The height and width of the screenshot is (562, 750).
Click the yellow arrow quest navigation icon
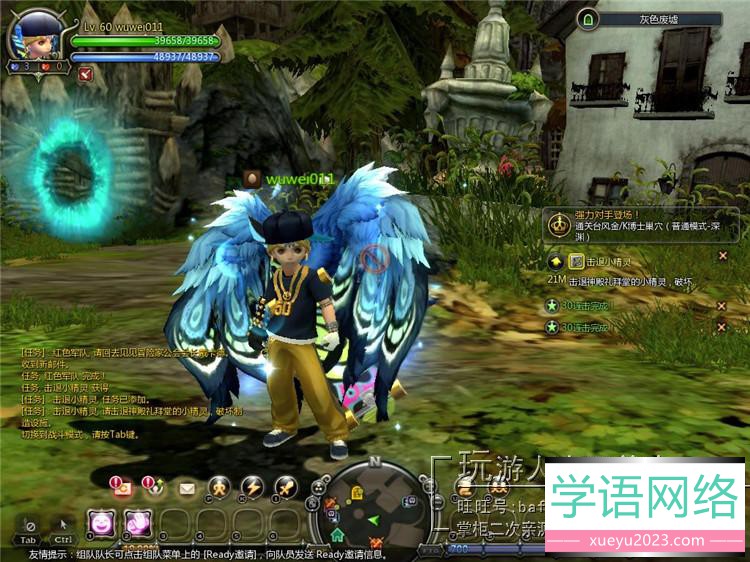pyautogui.click(x=555, y=261)
